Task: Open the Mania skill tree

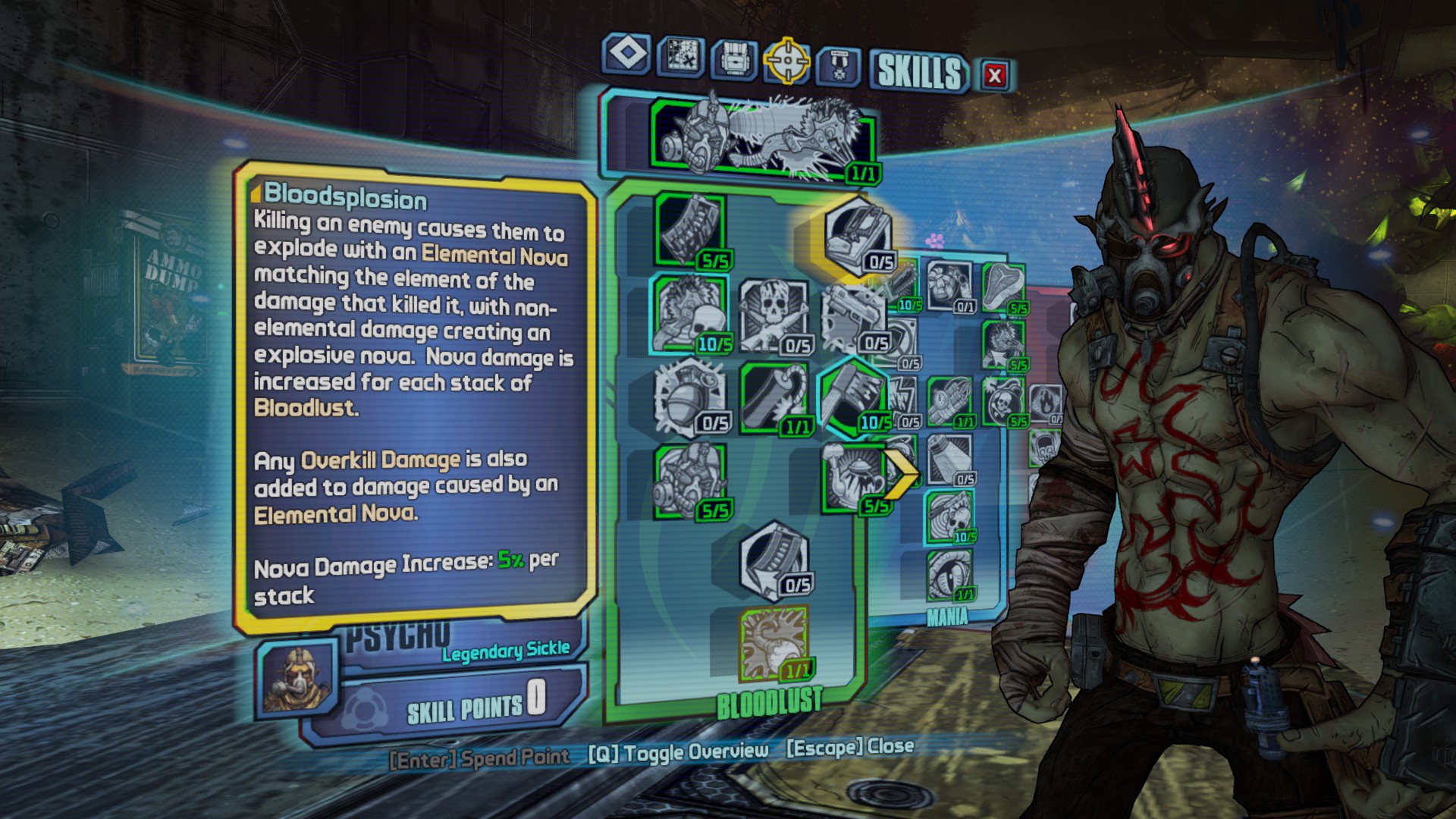Action: point(947,617)
